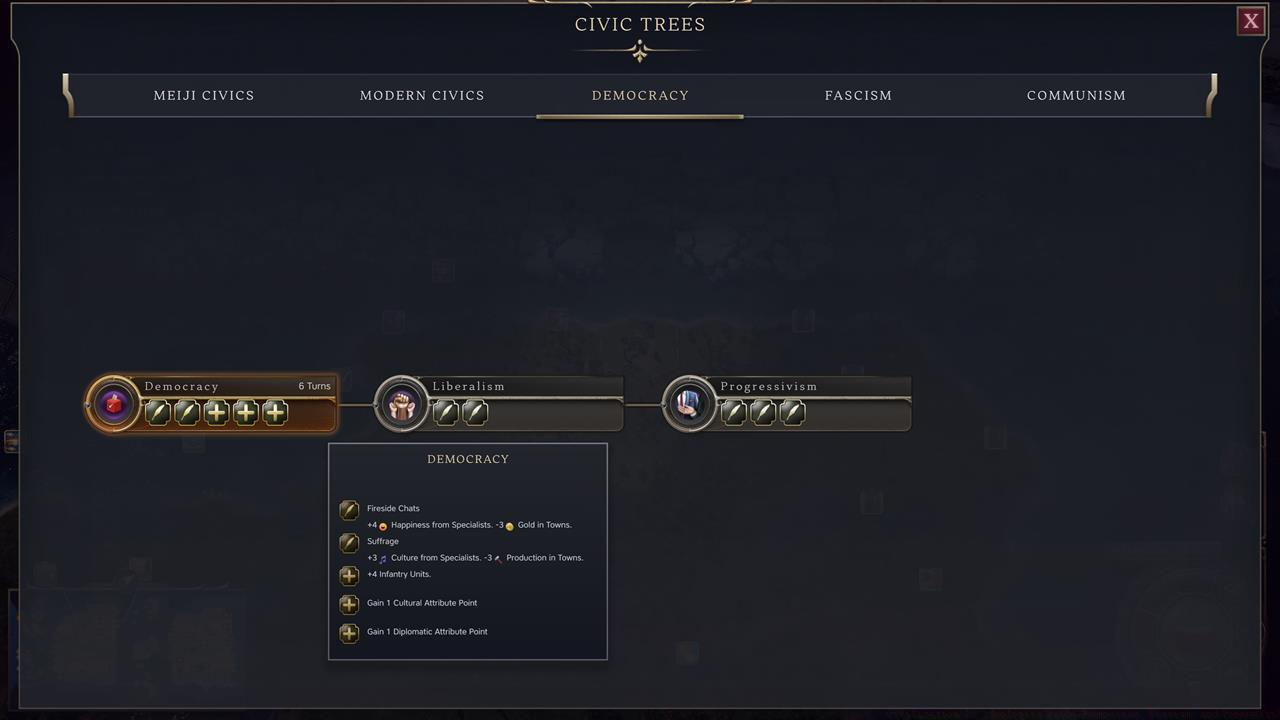Screen dimensions: 1280x720
Task: Click the Gain 1 Diplomatic Attribute Point icon
Action: pyautogui.click(x=349, y=633)
